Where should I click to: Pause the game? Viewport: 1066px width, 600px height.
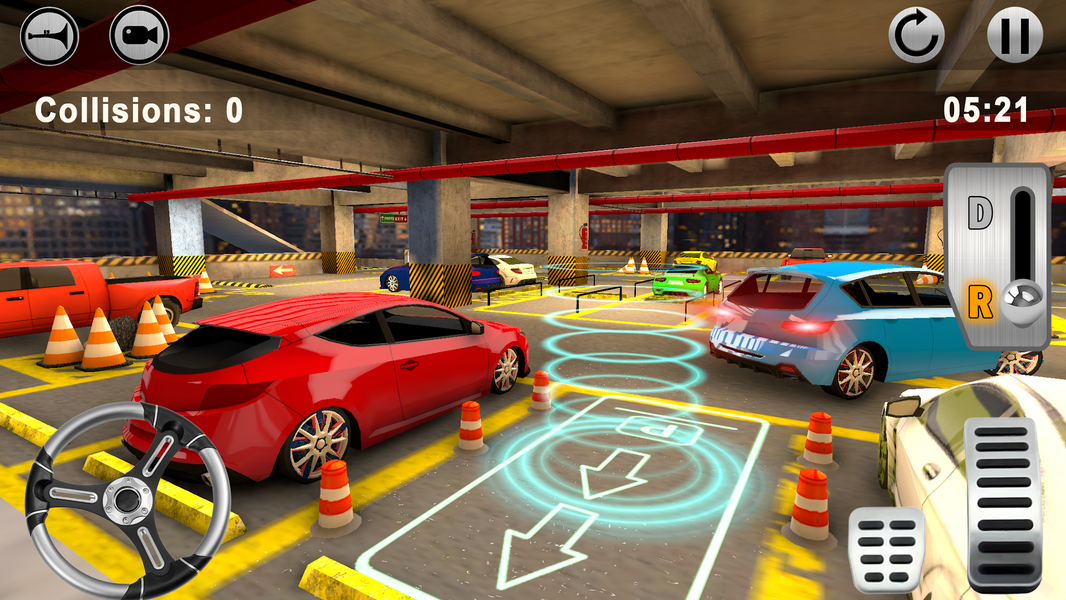[1015, 35]
